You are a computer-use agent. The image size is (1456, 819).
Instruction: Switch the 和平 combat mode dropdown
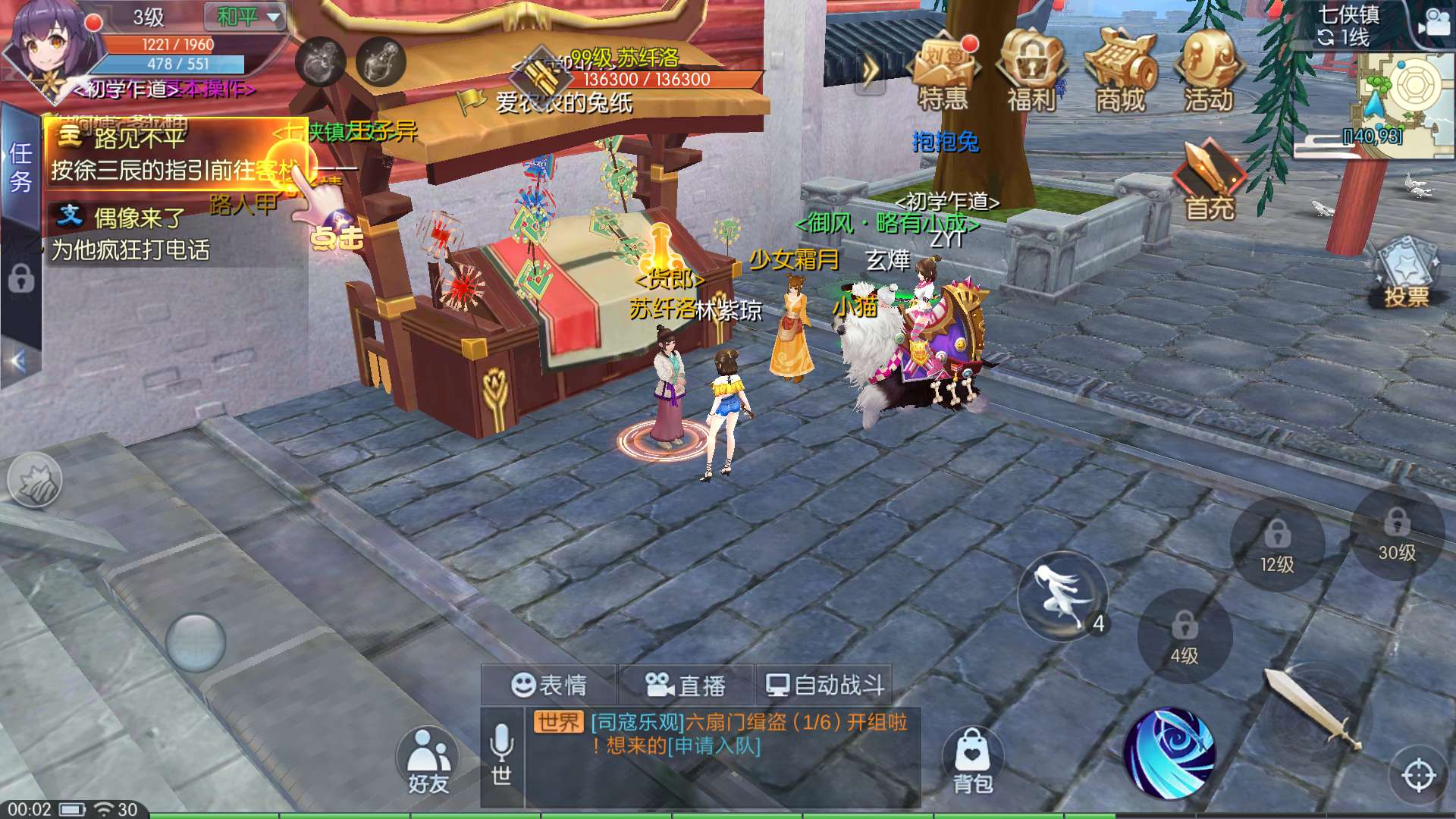[244, 17]
